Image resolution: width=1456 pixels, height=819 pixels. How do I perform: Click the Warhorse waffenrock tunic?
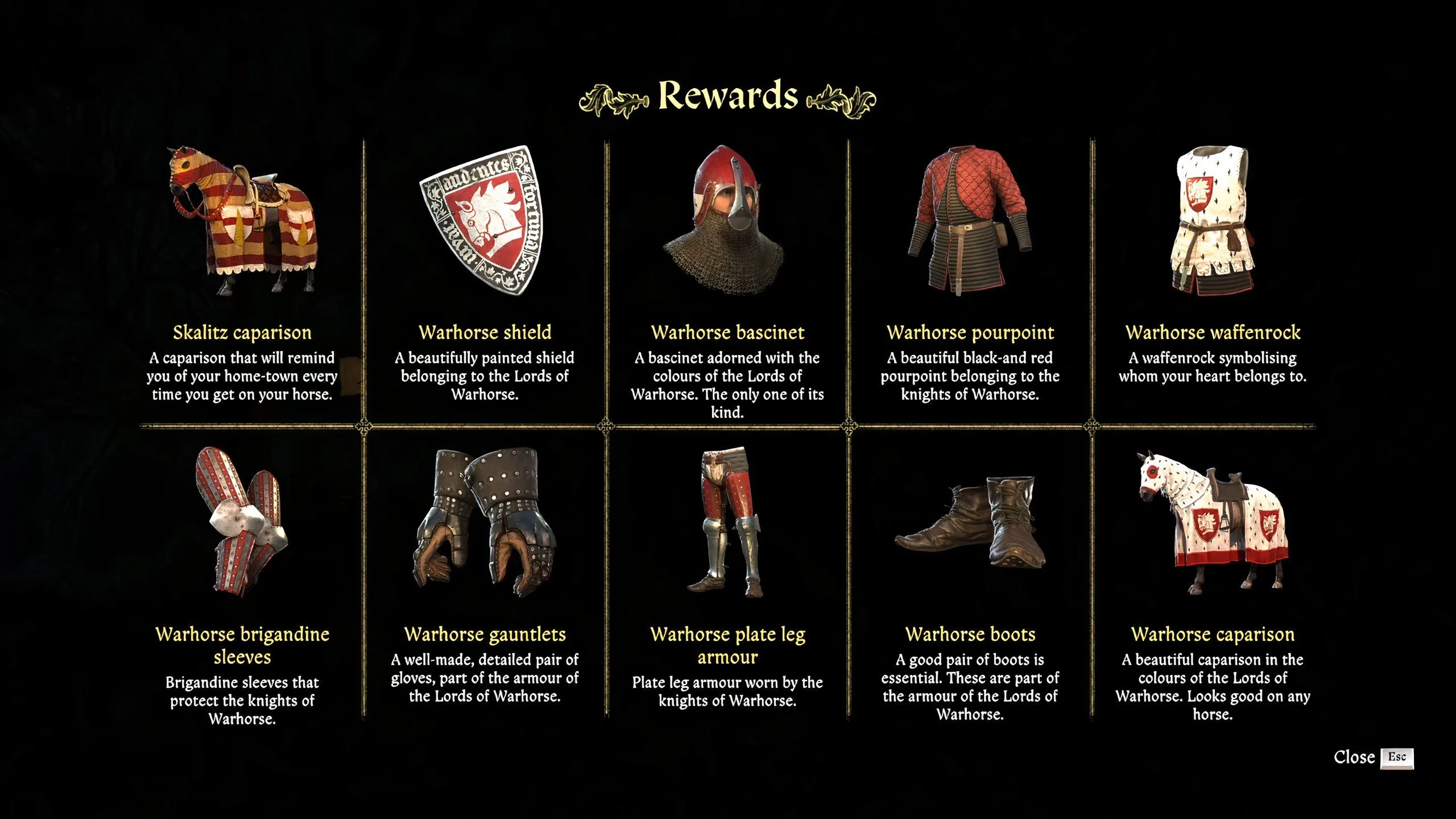coord(1212,222)
